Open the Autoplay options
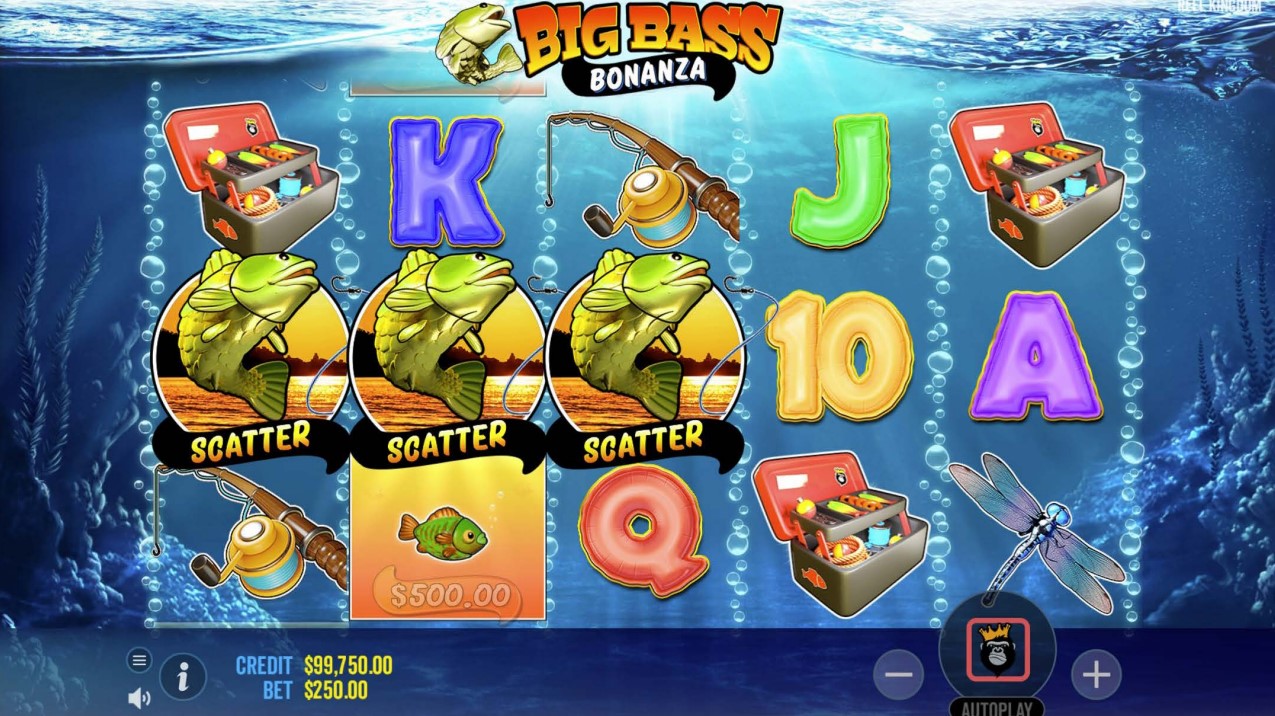Viewport: 1275px width, 716px height. 997,707
